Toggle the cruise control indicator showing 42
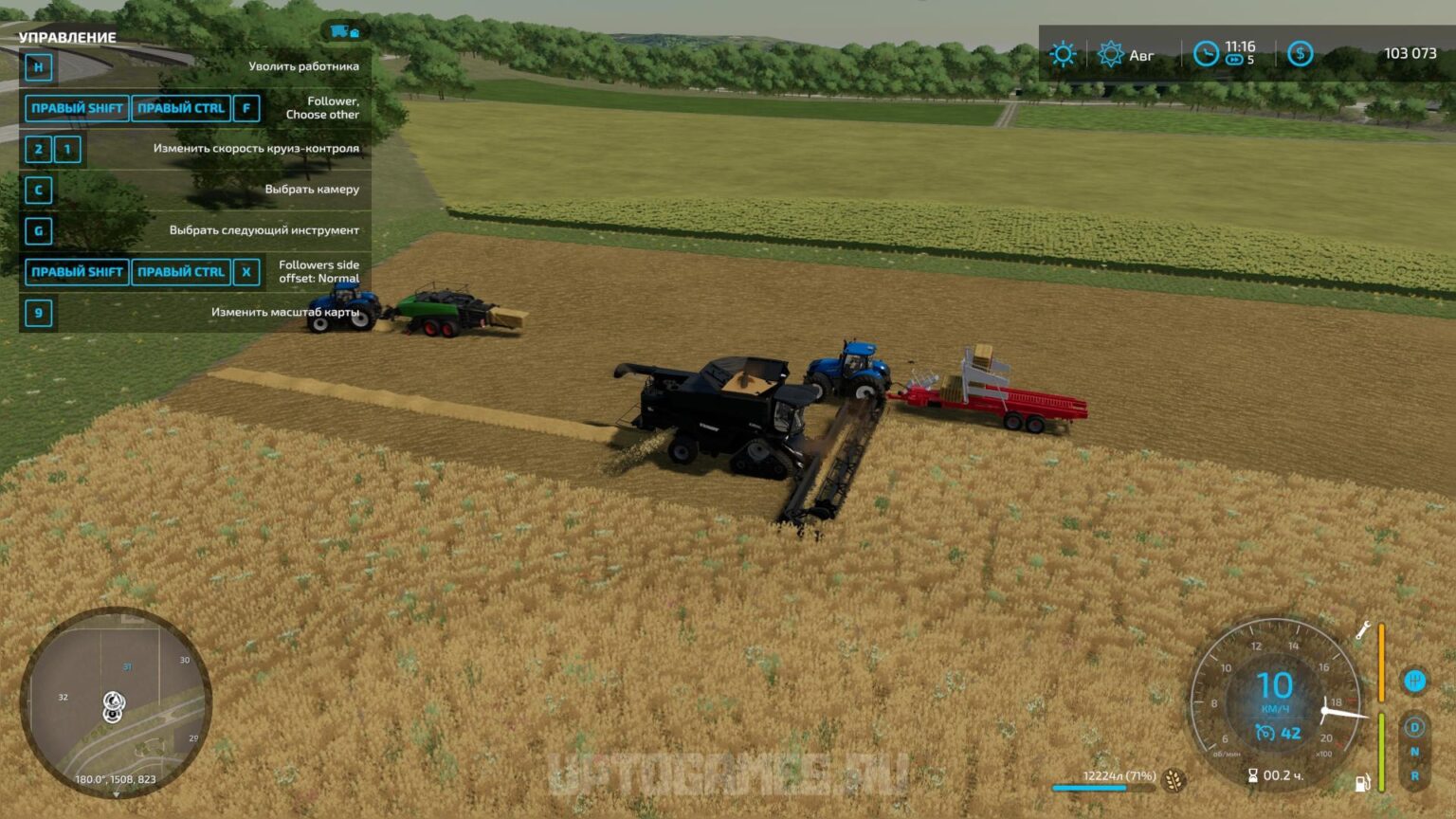 (x=1275, y=732)
